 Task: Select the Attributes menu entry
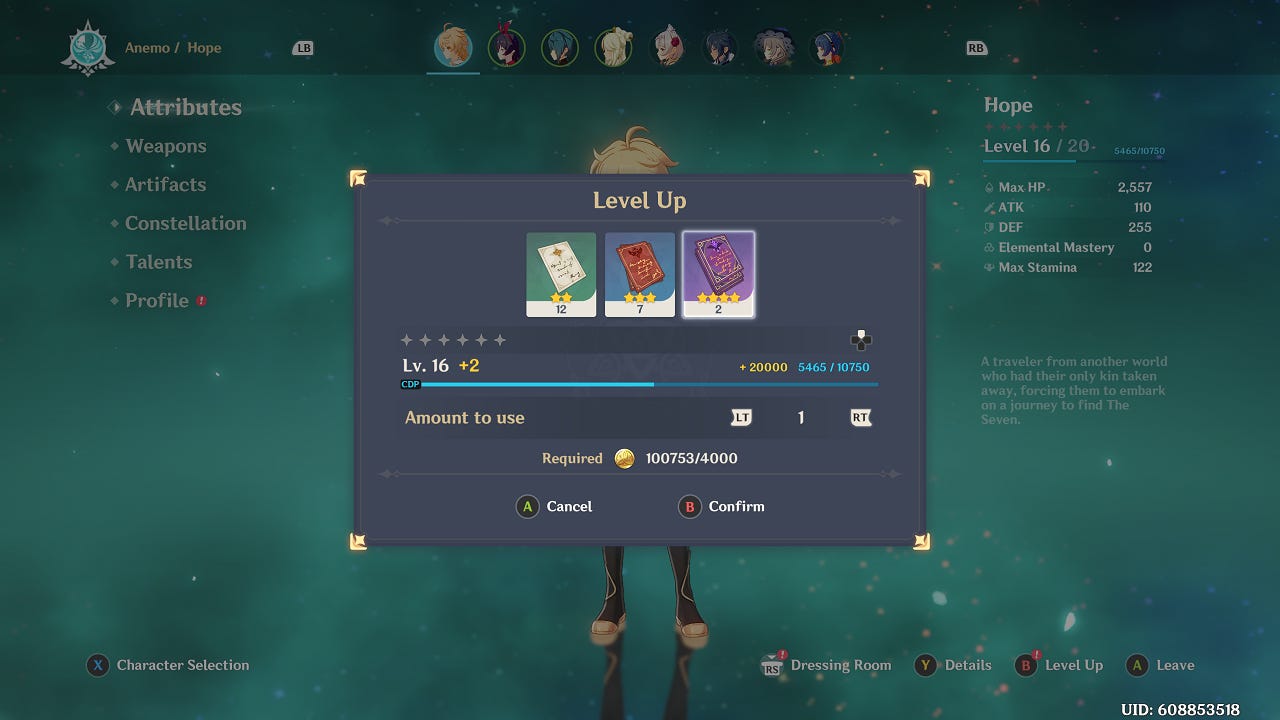coord(185,108)
